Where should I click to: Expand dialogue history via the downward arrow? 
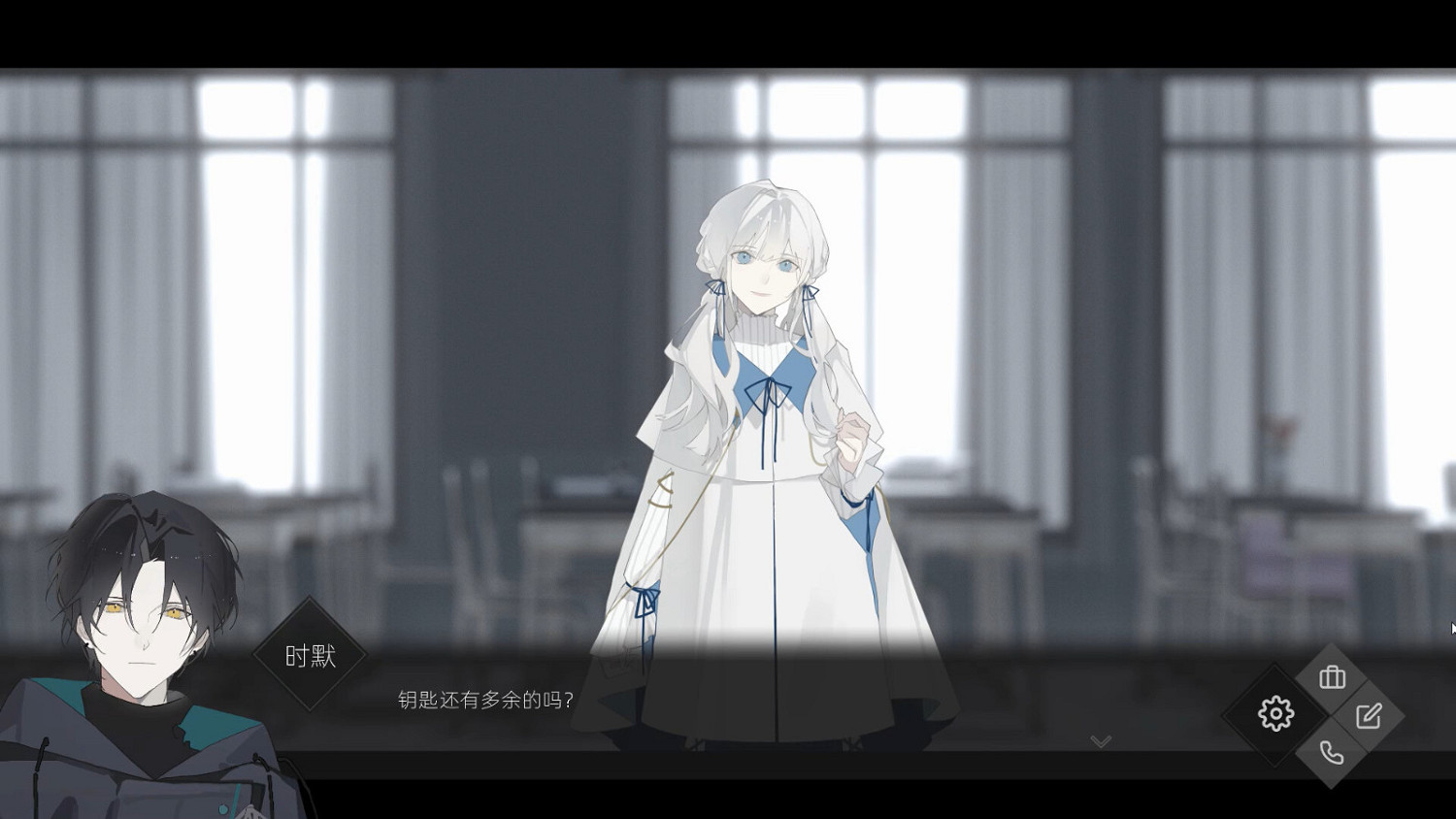click(1100, 740)
